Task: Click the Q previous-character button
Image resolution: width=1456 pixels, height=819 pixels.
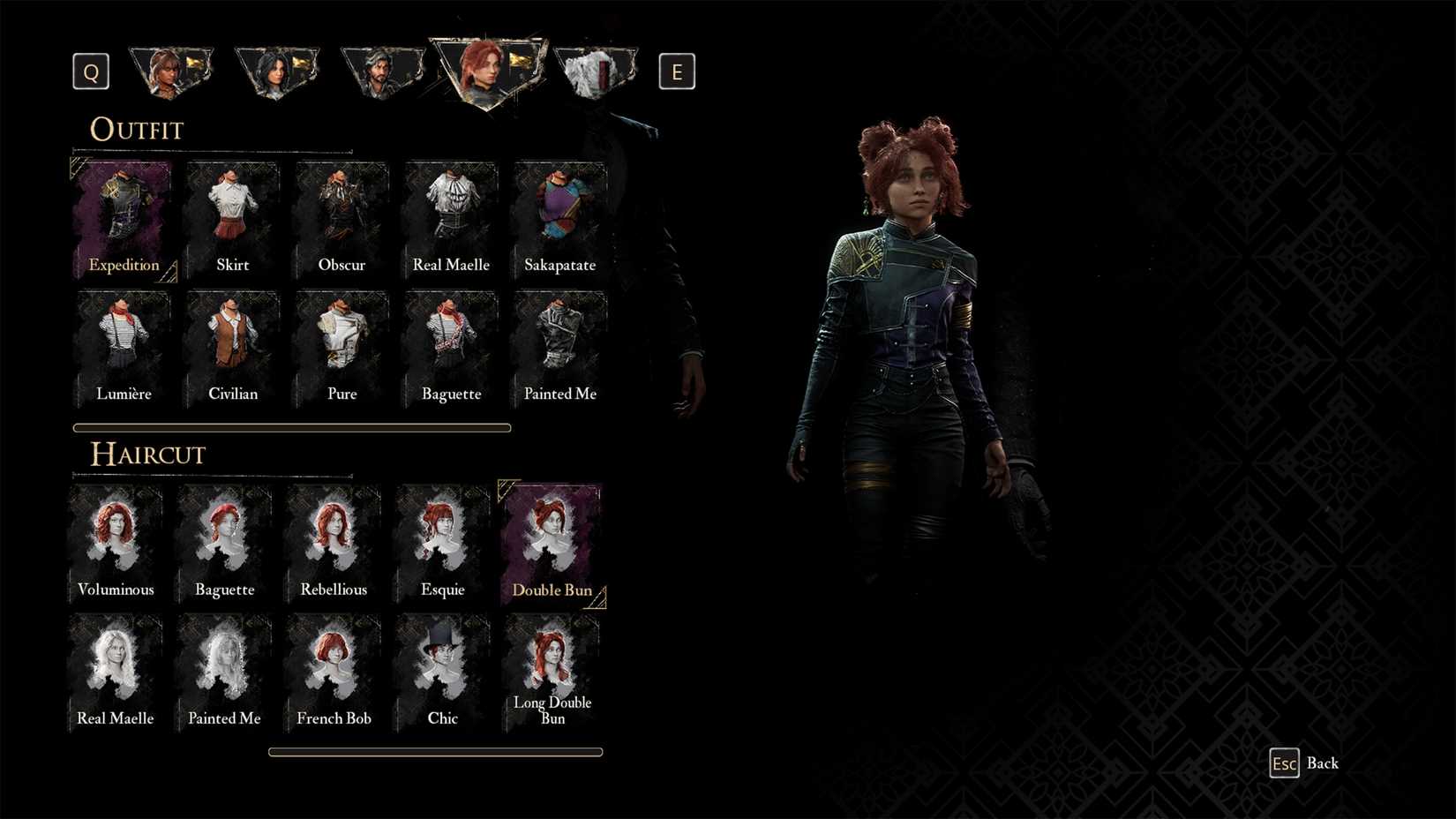Action: coord(89,71)
